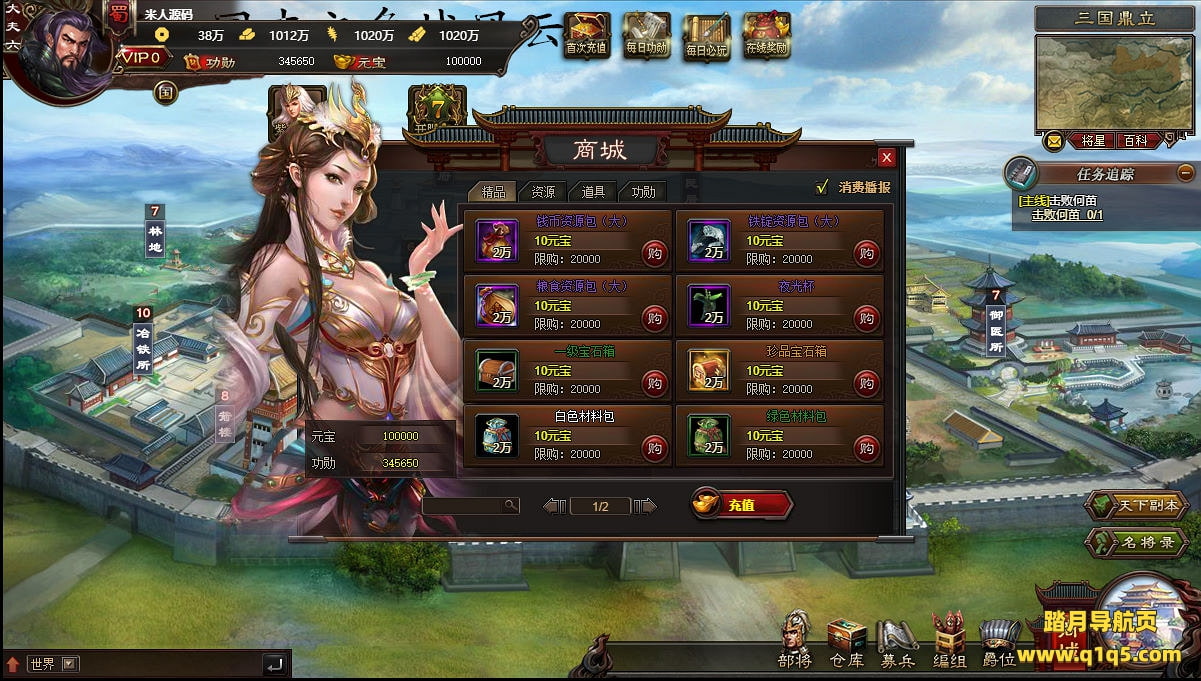Viewport: 1201px width, 681px height.
Task: Toggle the 消费播报 checkbox
Action: coord(823,187)
